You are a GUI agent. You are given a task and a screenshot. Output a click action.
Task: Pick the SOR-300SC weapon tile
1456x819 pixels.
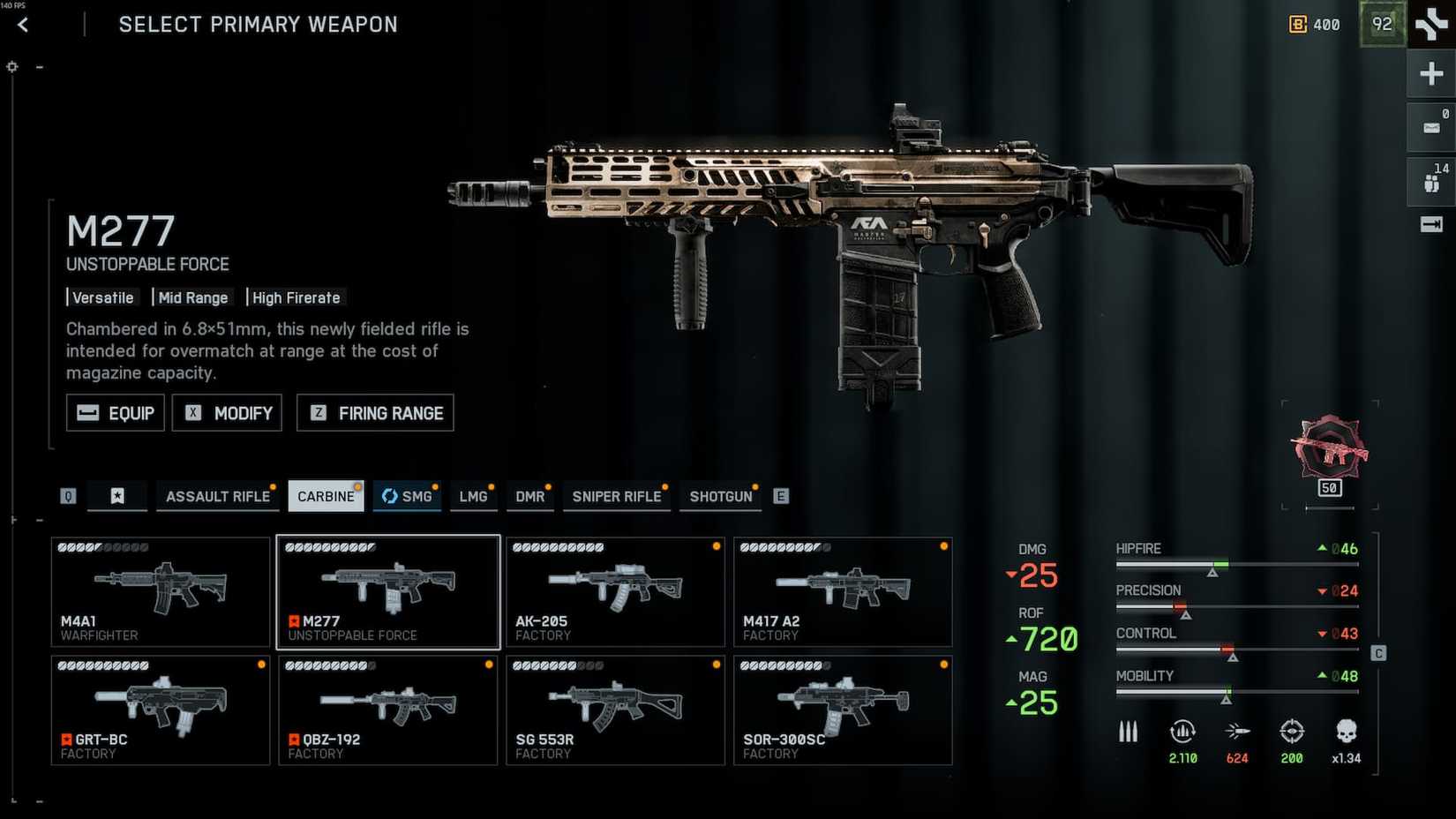(x=843, y=710)
